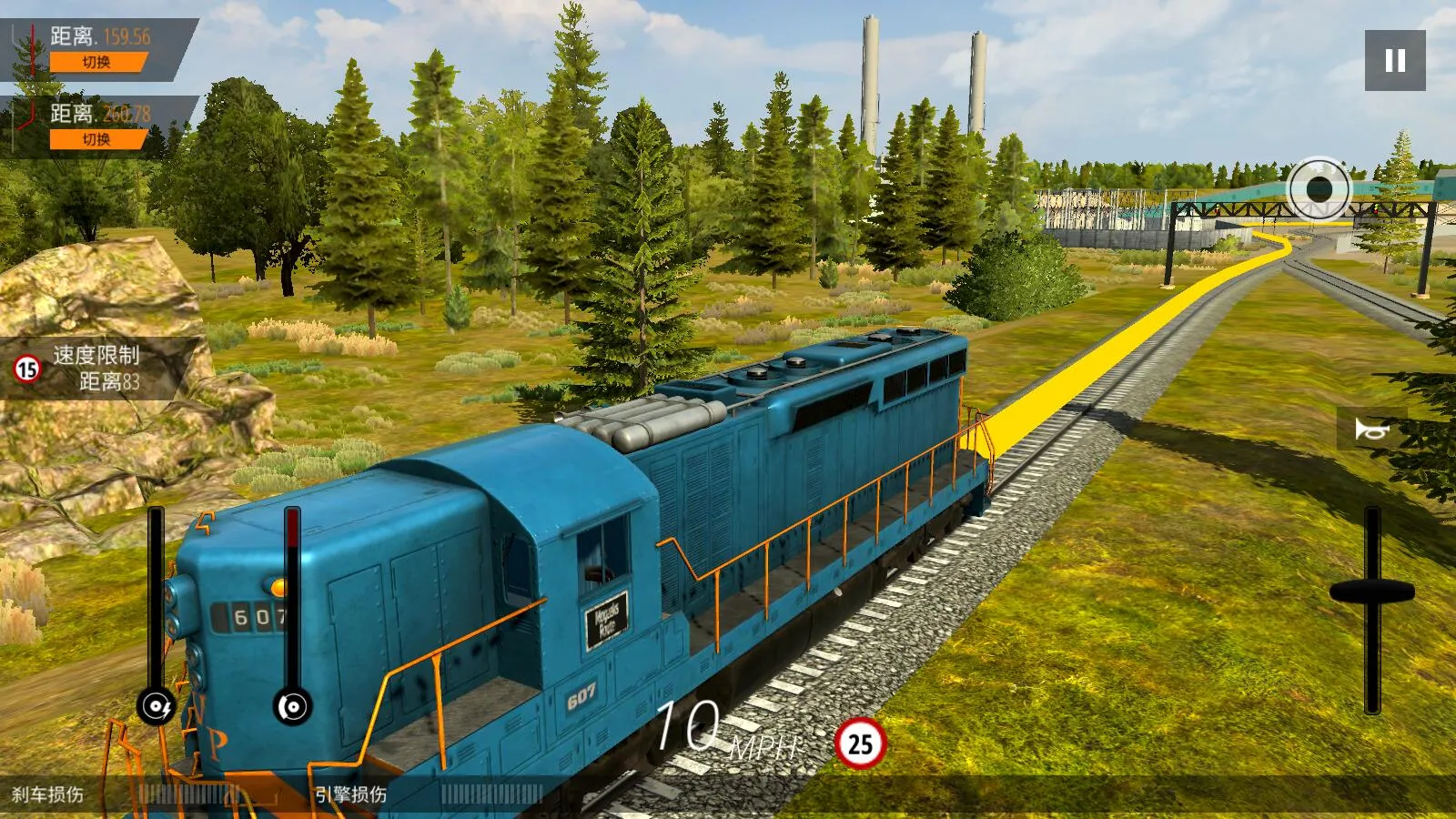The height and width of the screenshot is (819, 1456).
Task: Click 切换 switch button for distance 159.56
Action: [x=96, y=62]
